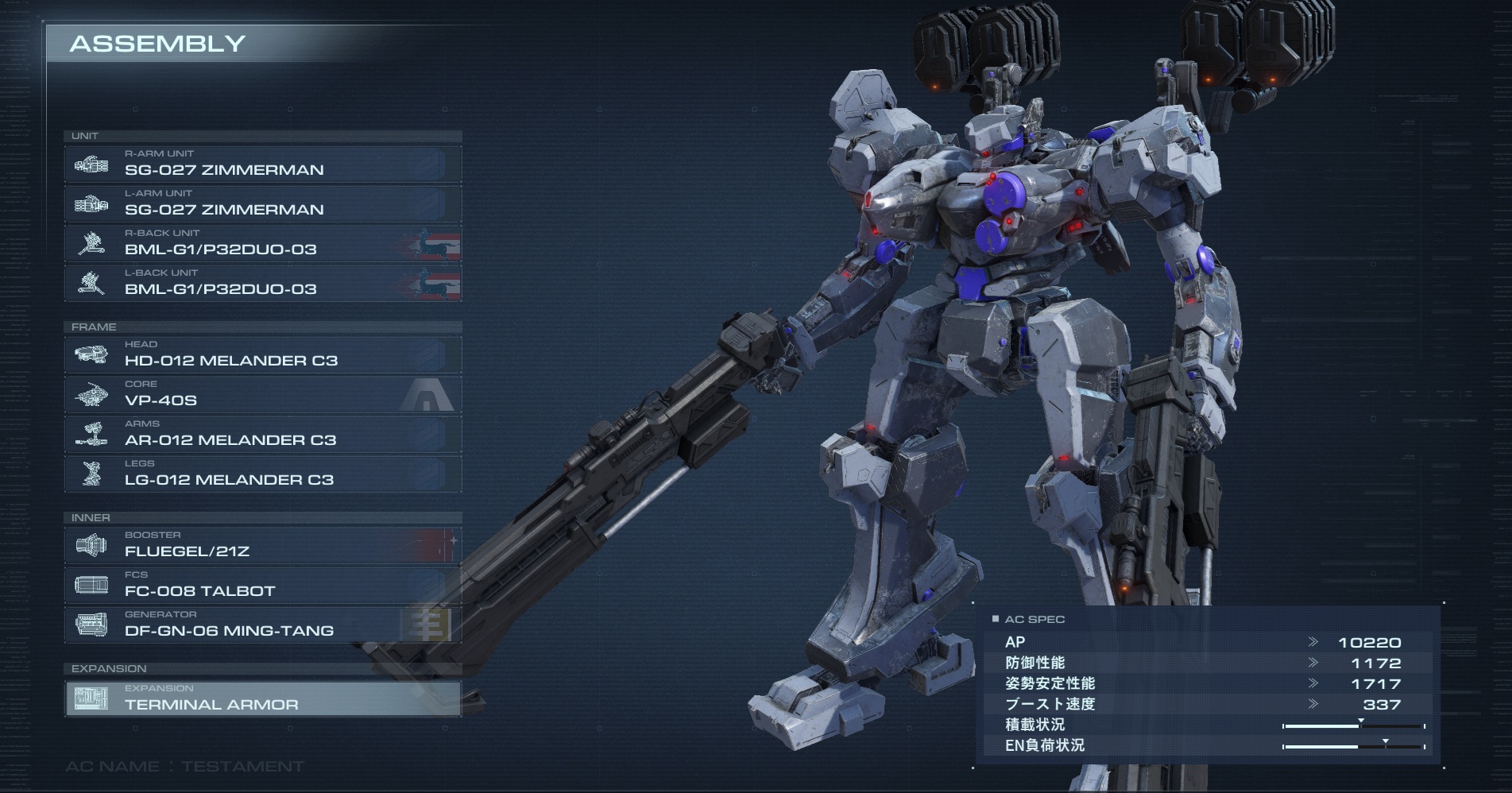Viewport: 1512px width, 793px height.
Task: Select the HEAD part HD-012 MELANDER C3
Action: (262, 355)
